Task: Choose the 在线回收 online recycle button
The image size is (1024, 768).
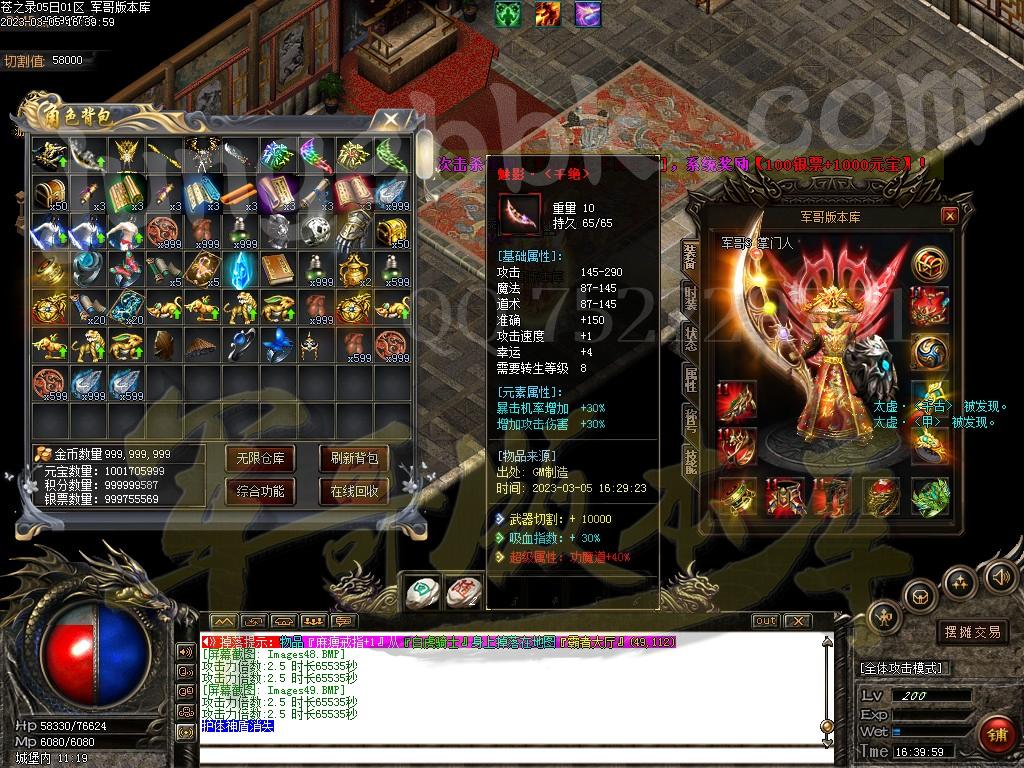Action: [354, 491]
